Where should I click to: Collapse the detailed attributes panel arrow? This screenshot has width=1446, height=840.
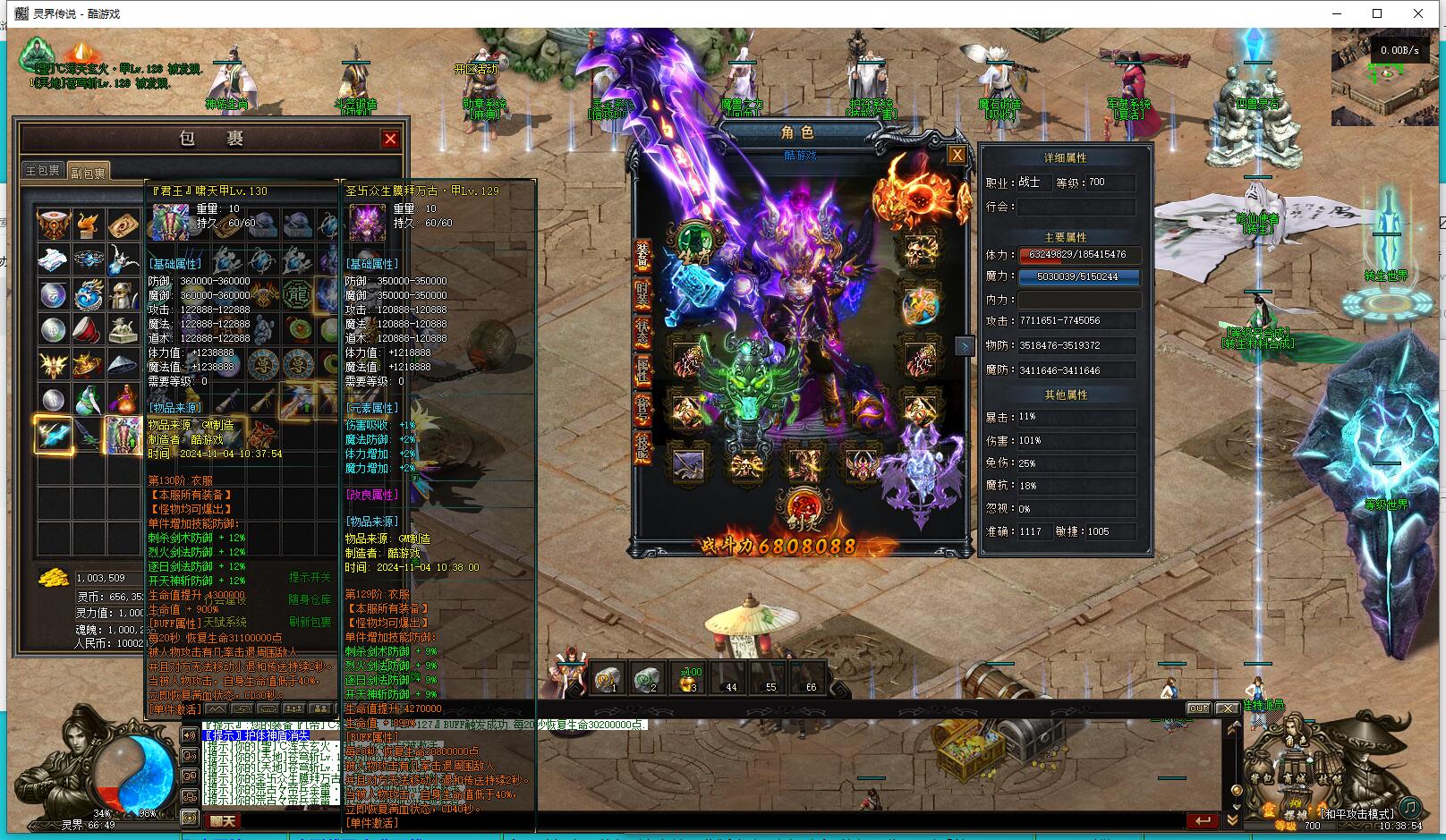(964, 346)
